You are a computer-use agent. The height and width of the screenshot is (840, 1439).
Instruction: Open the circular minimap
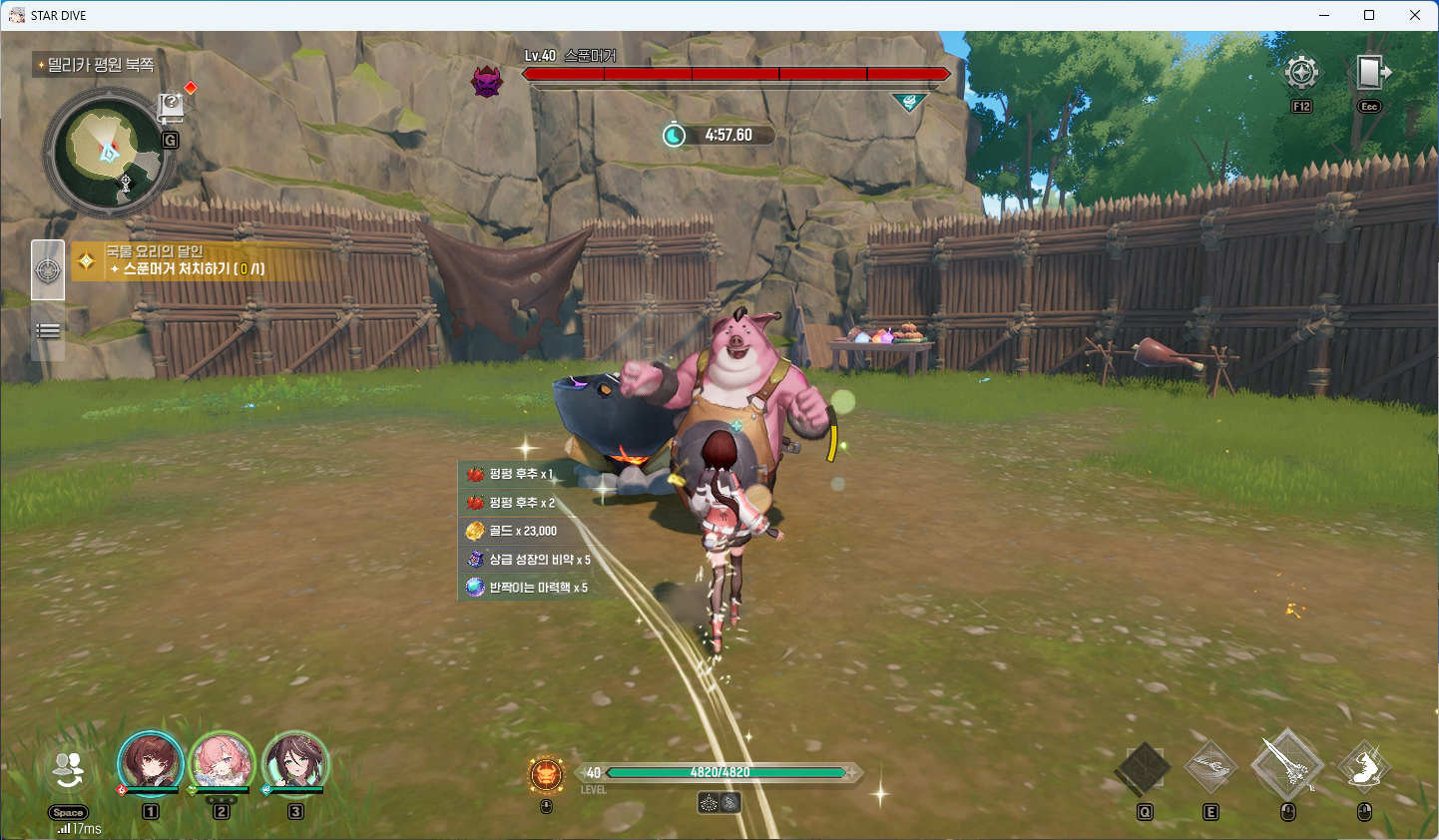(x=108, y=153)
